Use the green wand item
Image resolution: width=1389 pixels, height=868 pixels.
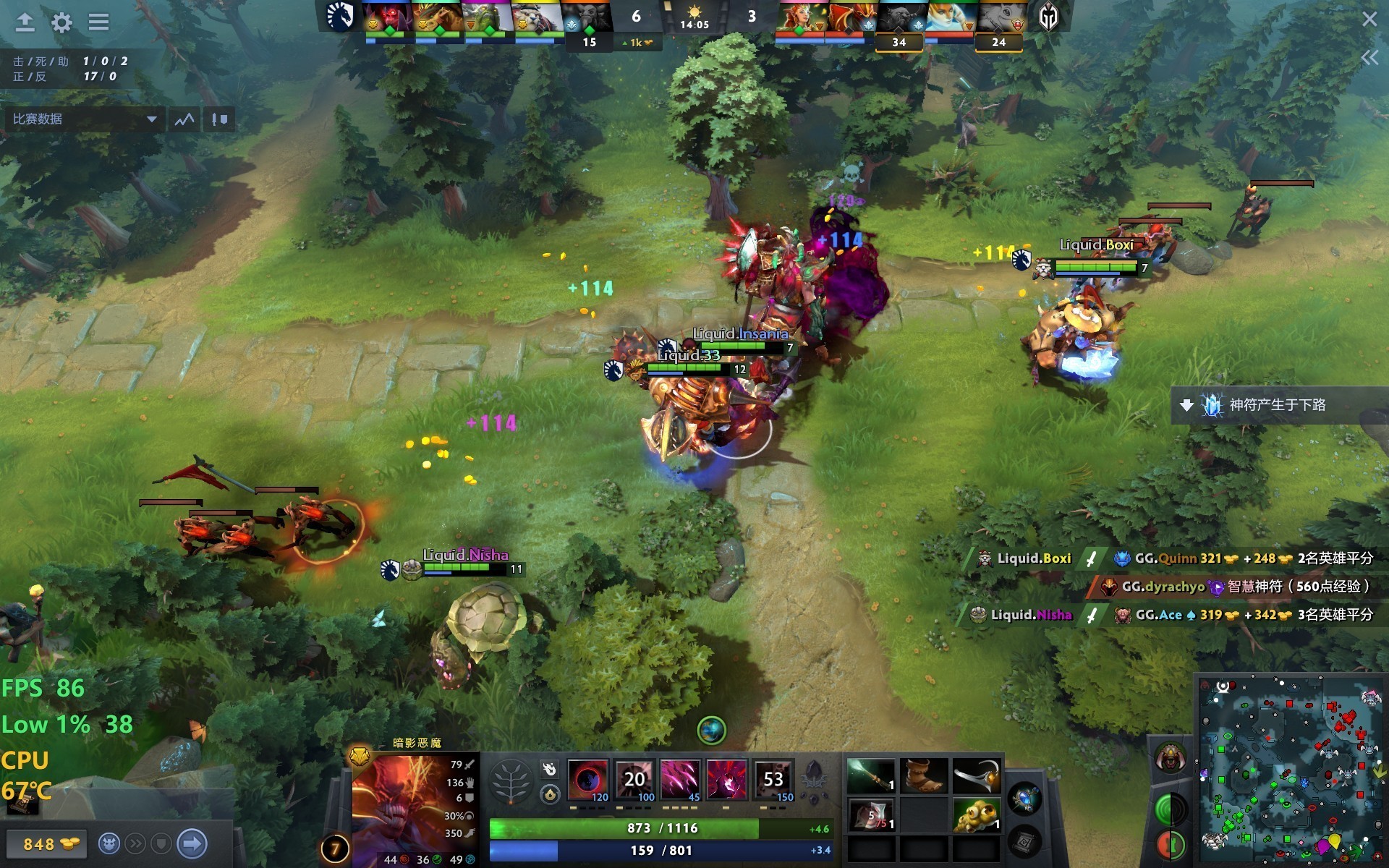[871, 776]
